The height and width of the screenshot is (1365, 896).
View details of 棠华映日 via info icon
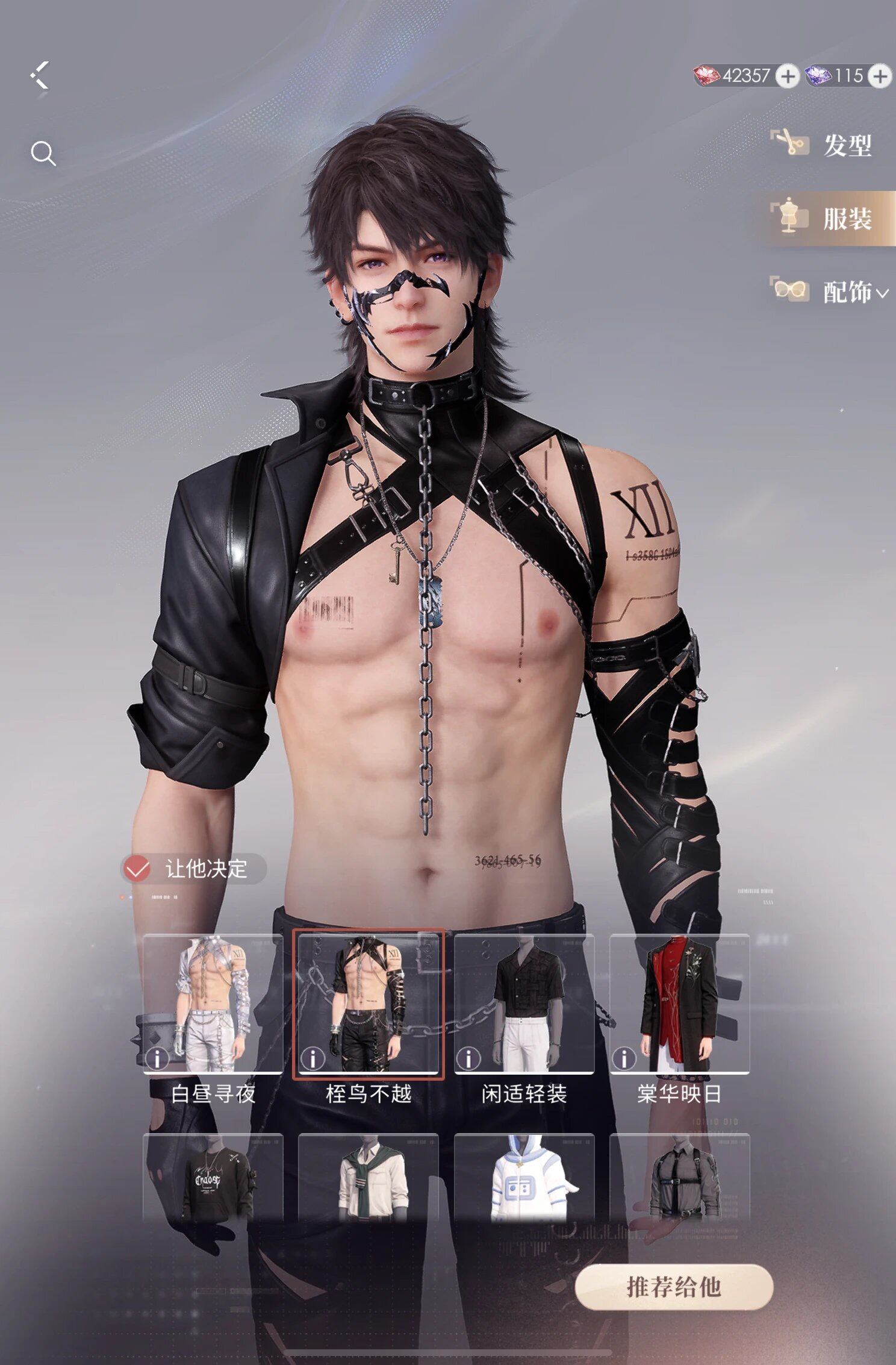tap(624, 1058)
